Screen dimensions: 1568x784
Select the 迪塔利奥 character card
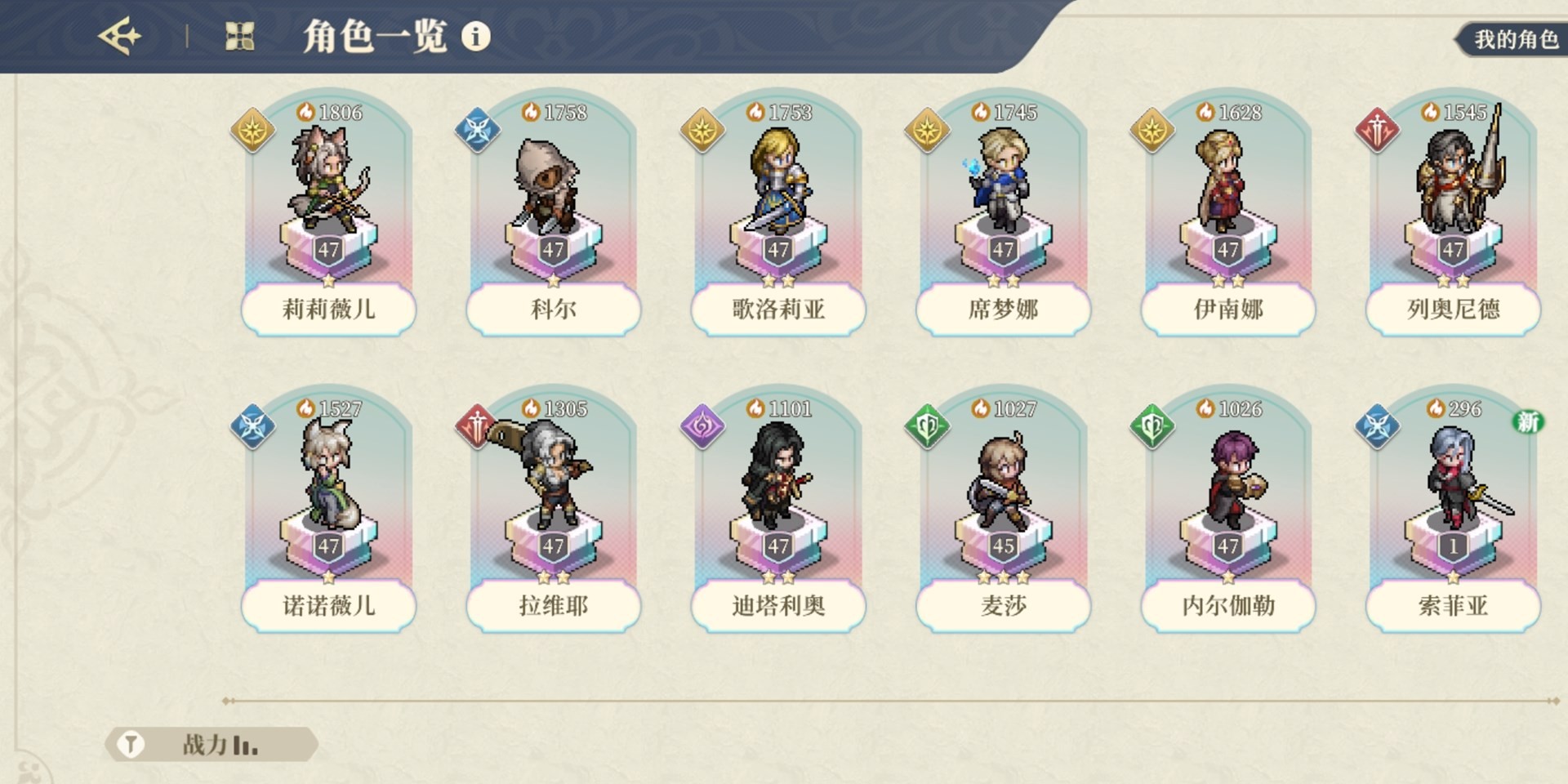pyautogui.click(x=778, y=509)
